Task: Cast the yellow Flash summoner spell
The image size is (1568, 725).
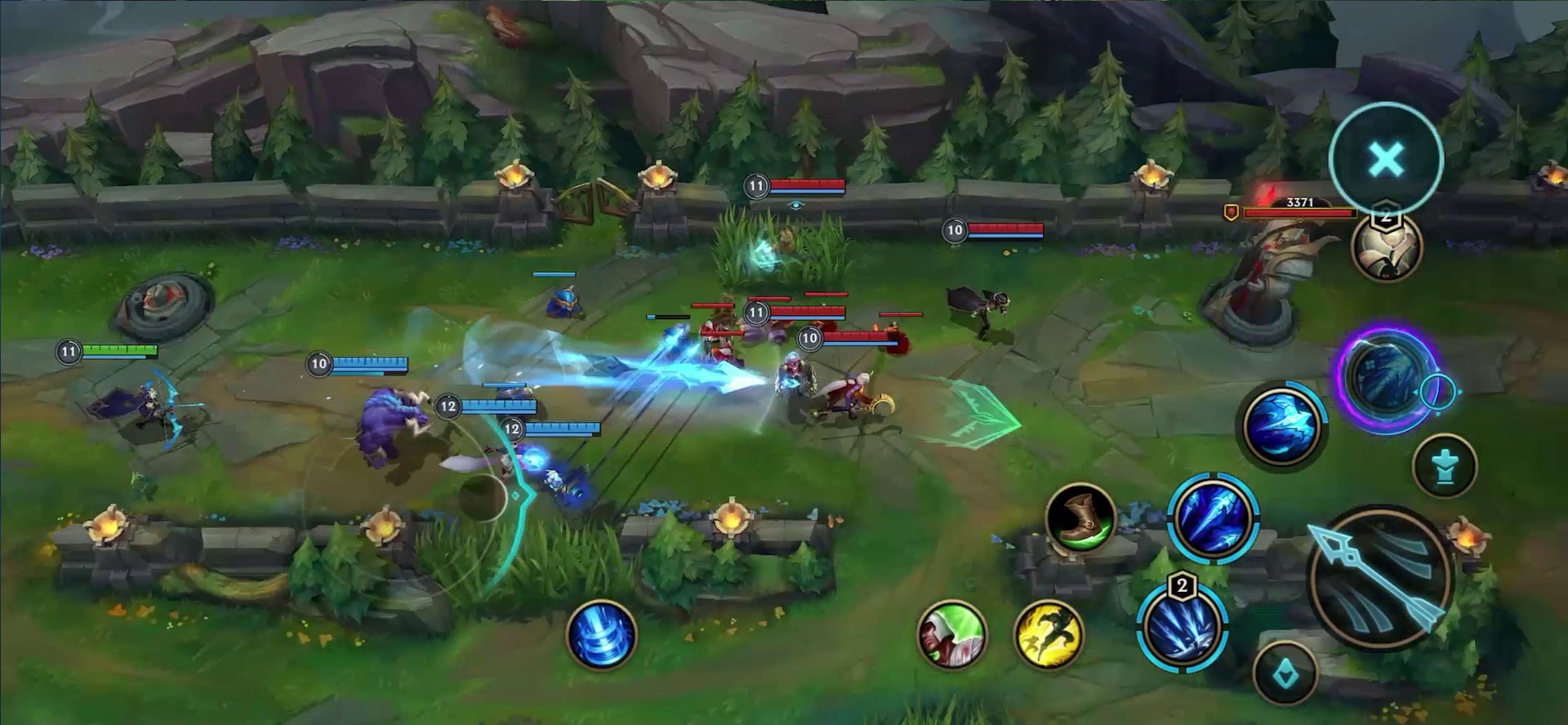Action: click(1049, 635)
